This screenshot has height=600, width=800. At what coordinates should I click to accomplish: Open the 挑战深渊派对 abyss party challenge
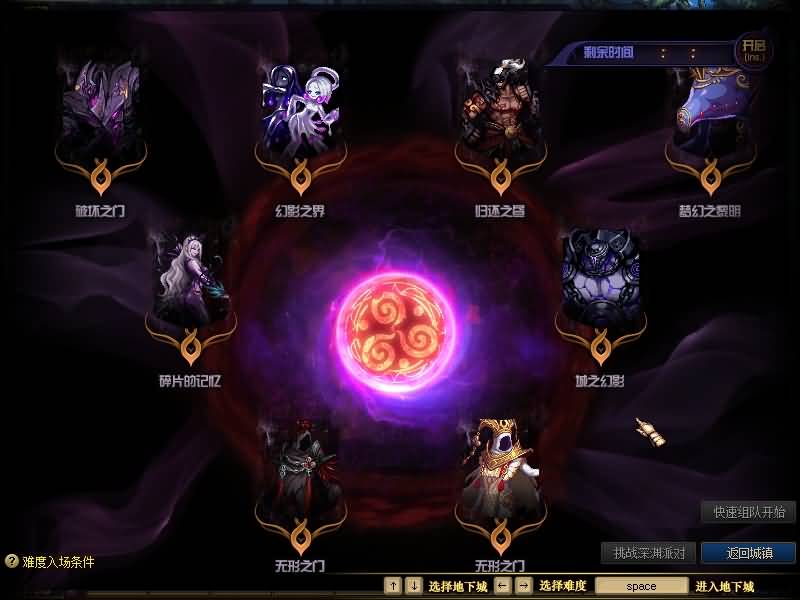(648, 553)
